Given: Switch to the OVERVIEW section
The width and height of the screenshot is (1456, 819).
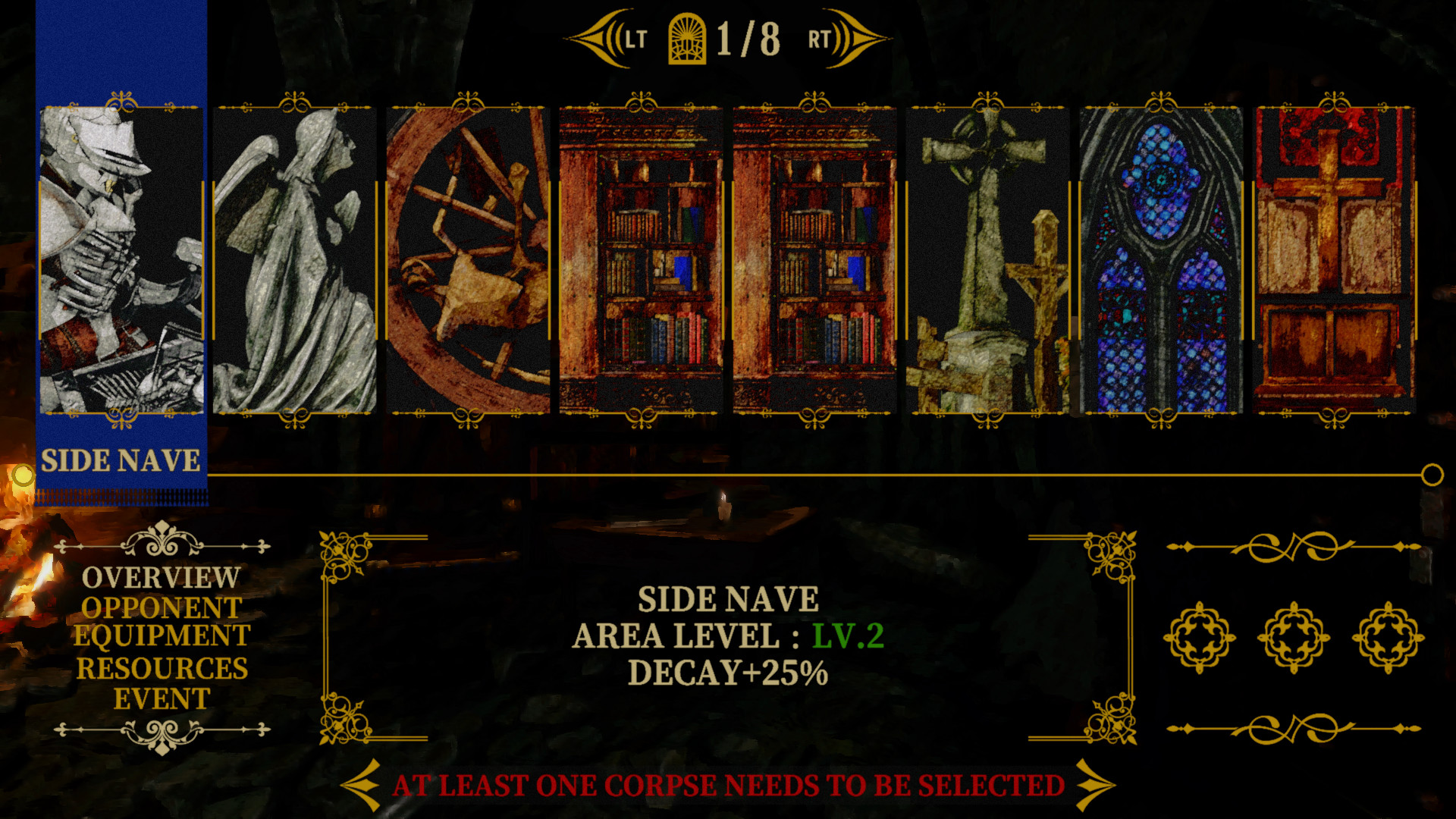Looking at the screenshot, I should pos(160,578).
